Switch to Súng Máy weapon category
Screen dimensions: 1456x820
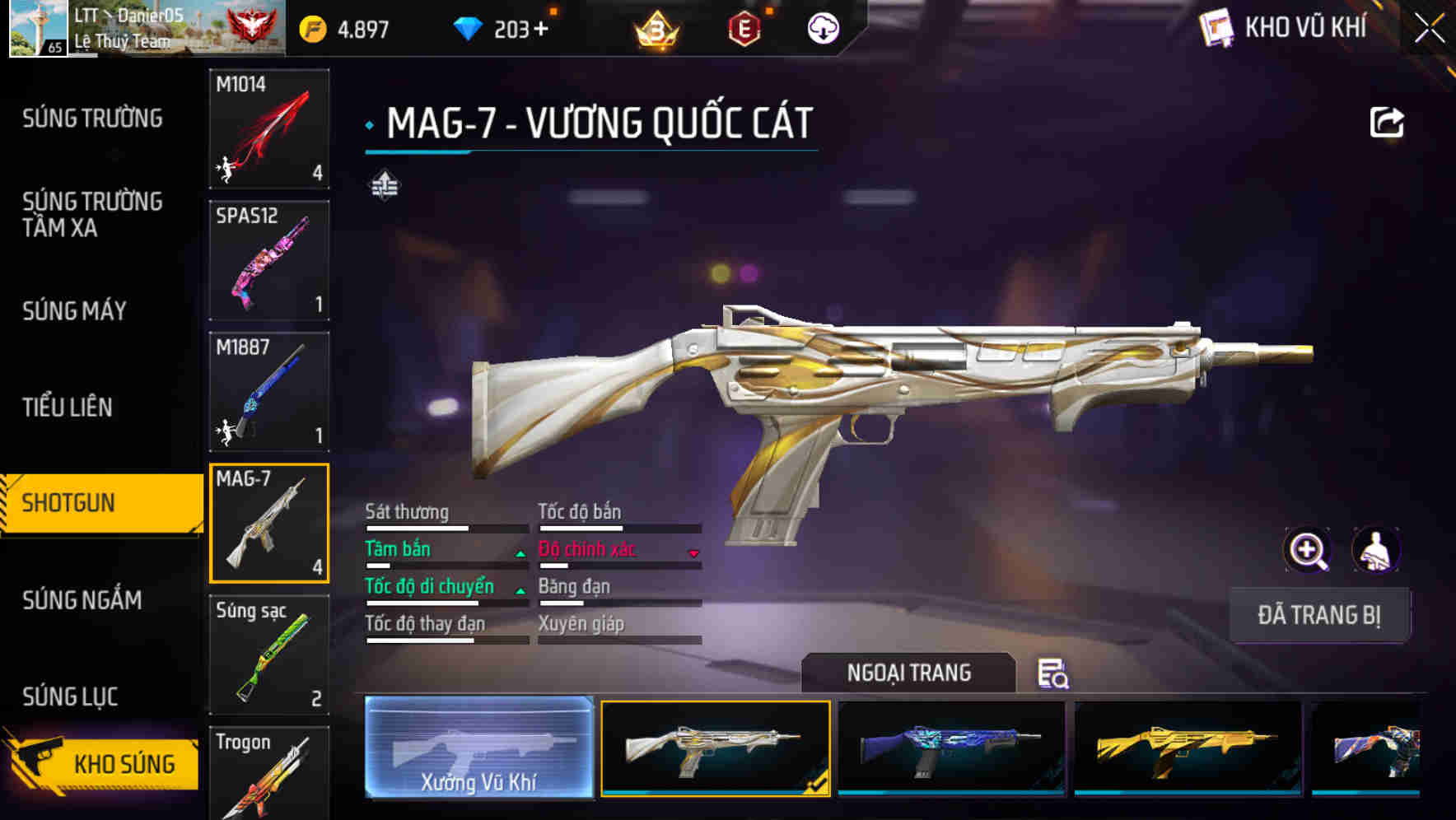coord(74,311)
